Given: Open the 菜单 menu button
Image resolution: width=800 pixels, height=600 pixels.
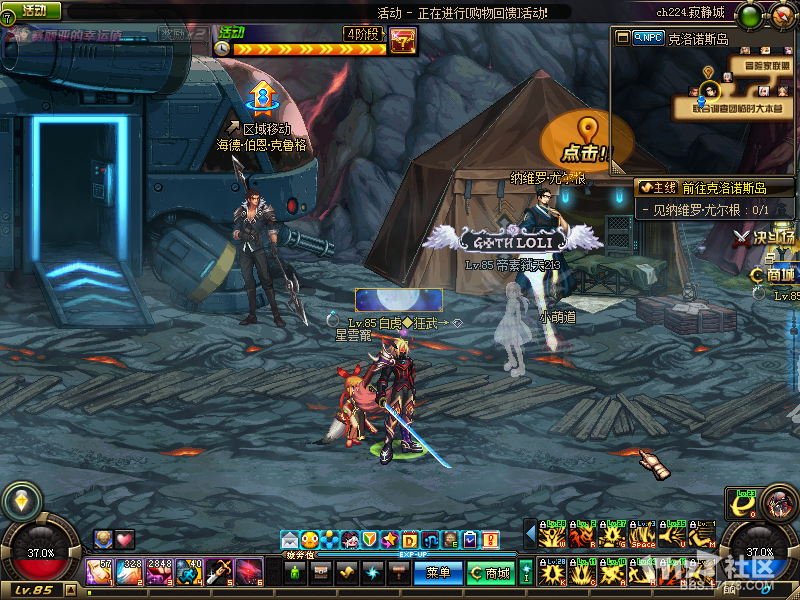Looking at the screenshot, I should [x=438, y=573].
